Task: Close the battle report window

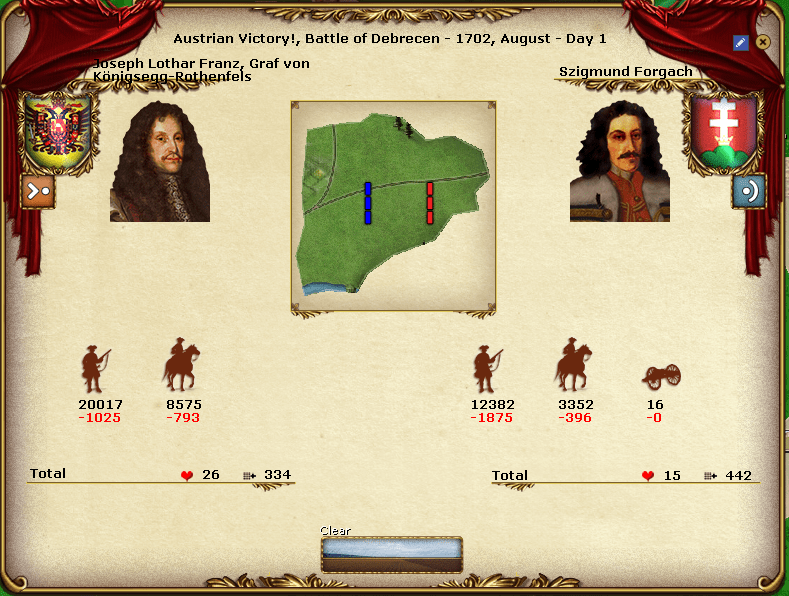Action: coord(763,42)
